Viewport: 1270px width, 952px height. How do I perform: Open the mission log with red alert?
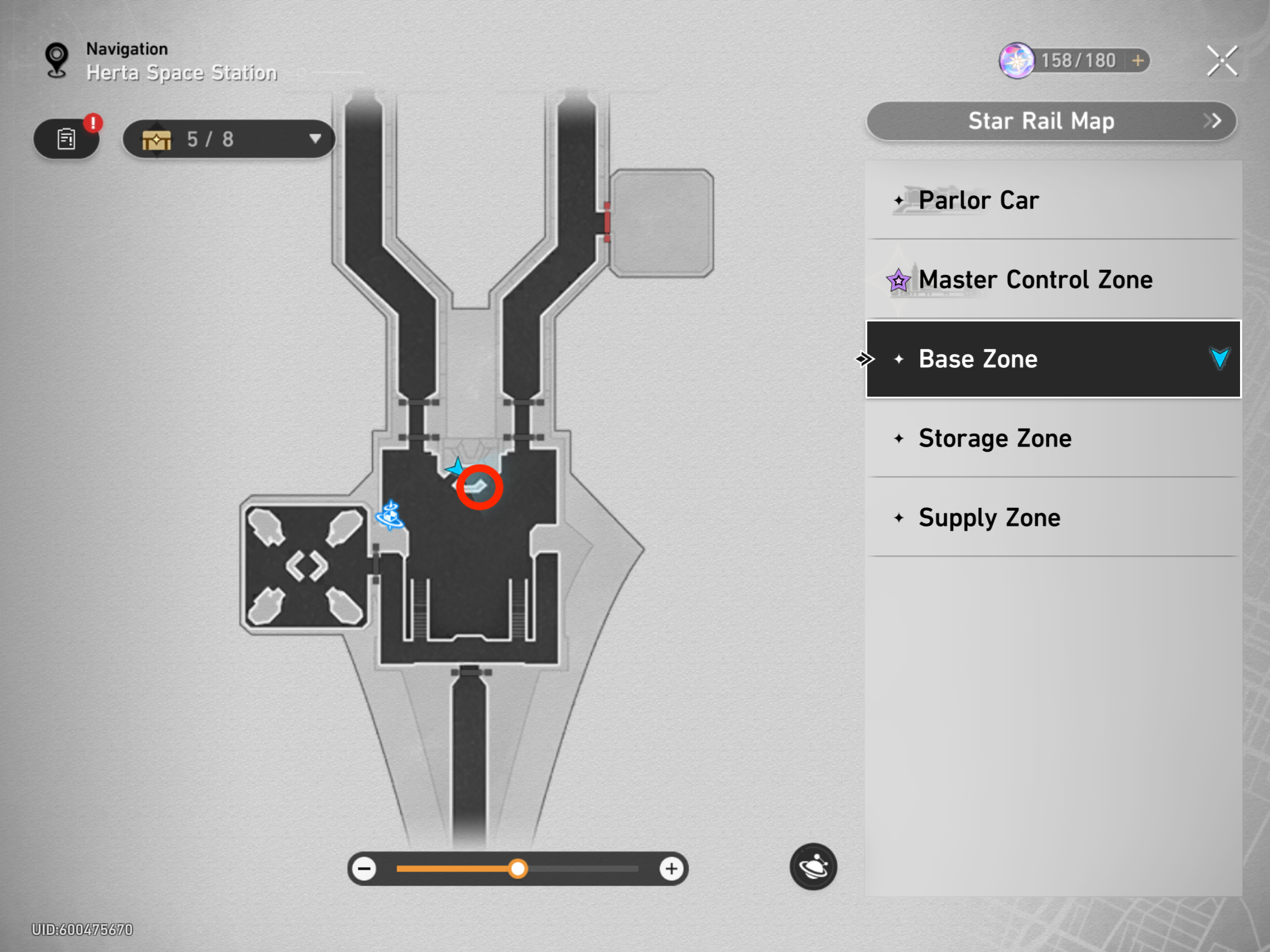point(67,139)
